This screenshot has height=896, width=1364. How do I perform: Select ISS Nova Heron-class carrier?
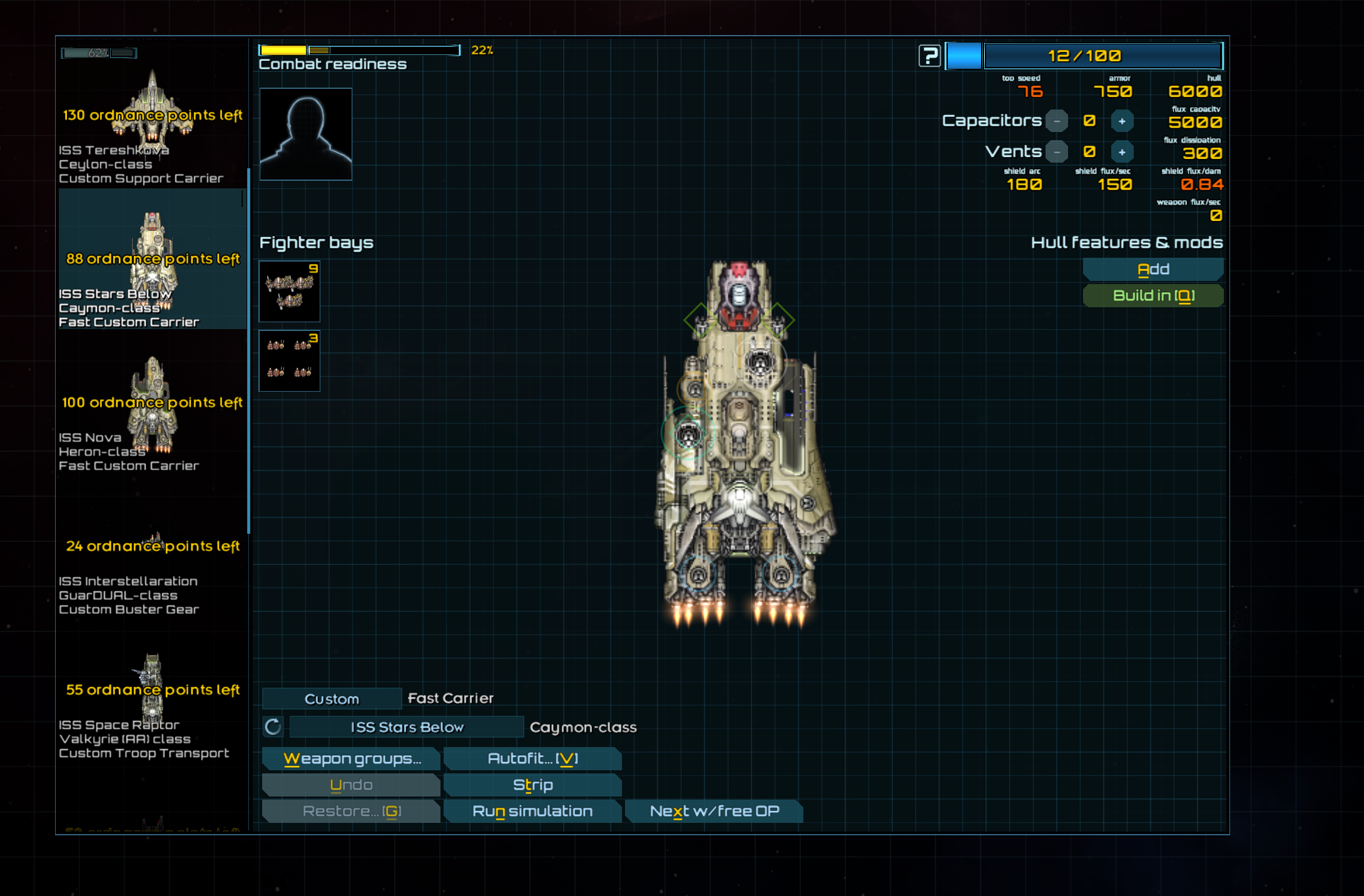(x=152, y=413)
